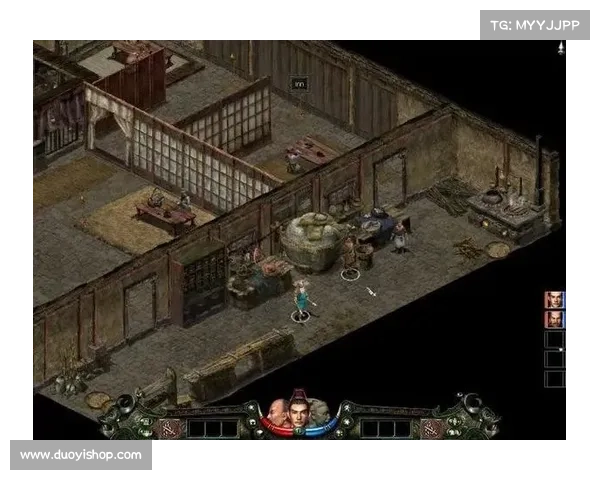Screen dimensions: 600x480
Task: Select the second party member portrait
Action: point(554,319)
